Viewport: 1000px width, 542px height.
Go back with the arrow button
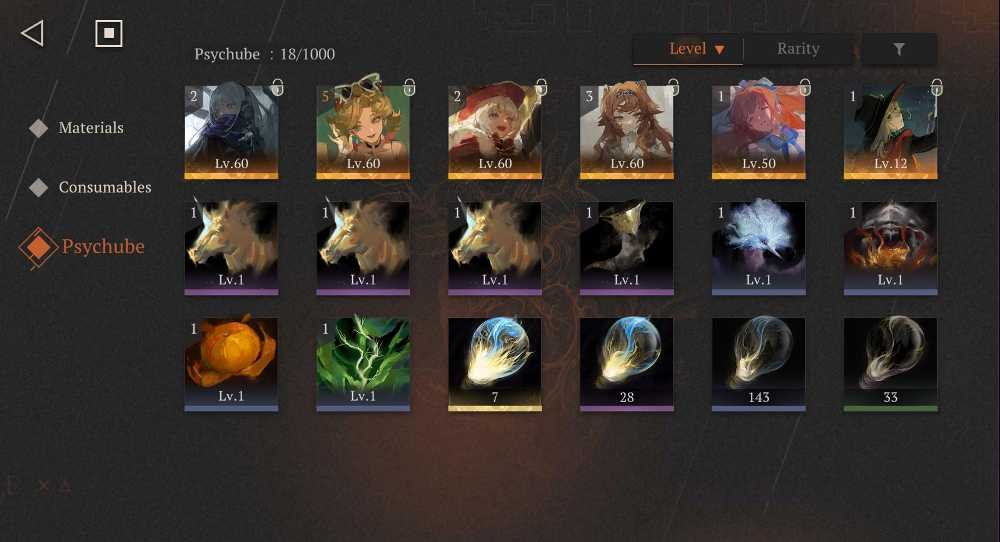32,33
